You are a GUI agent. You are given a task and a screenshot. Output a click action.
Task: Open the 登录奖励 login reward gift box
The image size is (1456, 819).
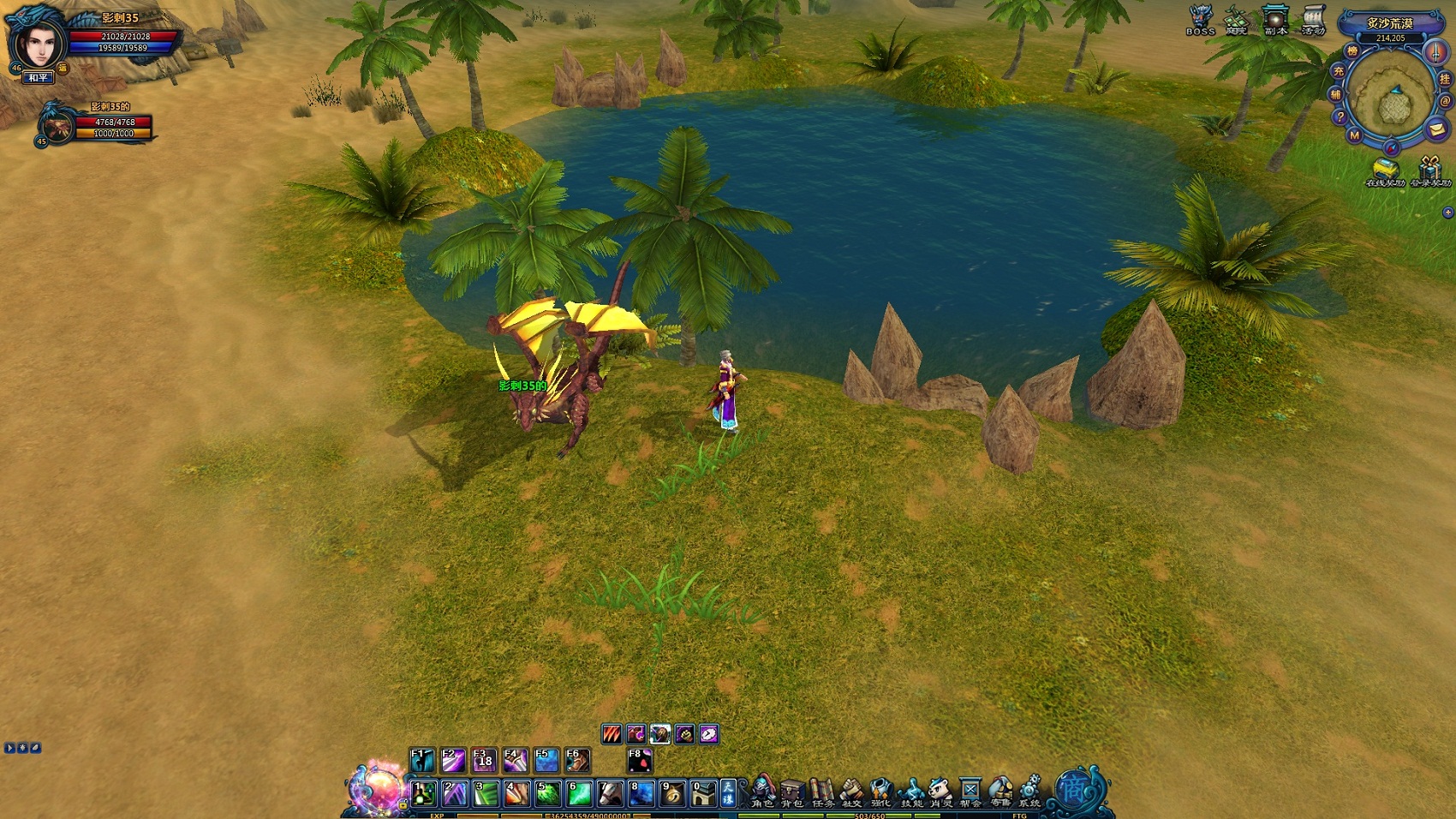[1429, 170]
